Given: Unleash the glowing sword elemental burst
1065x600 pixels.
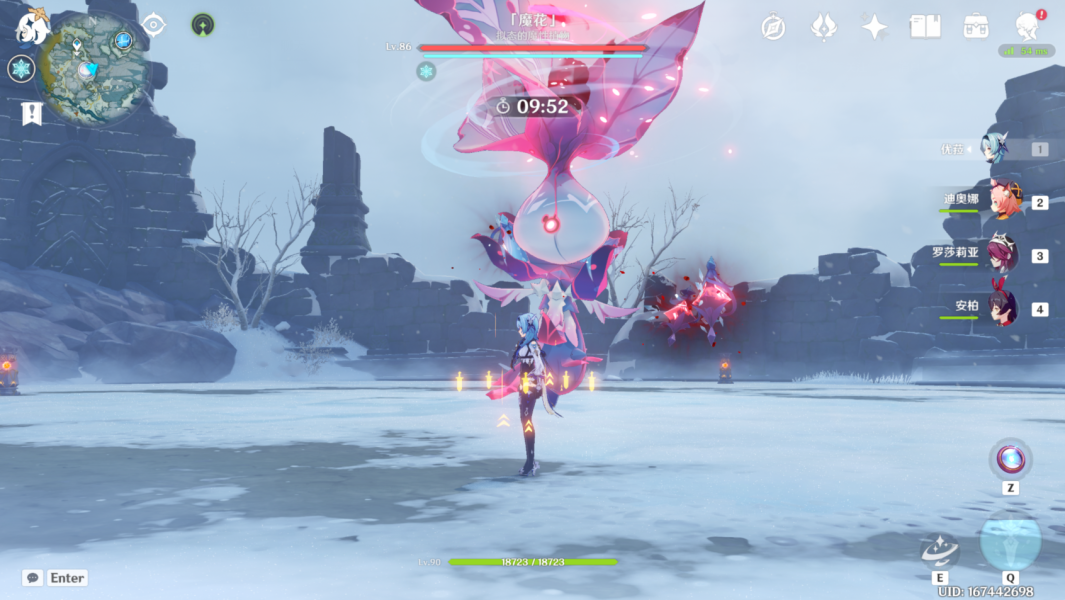Looking at the screenshot, I should click(1010, 541).
